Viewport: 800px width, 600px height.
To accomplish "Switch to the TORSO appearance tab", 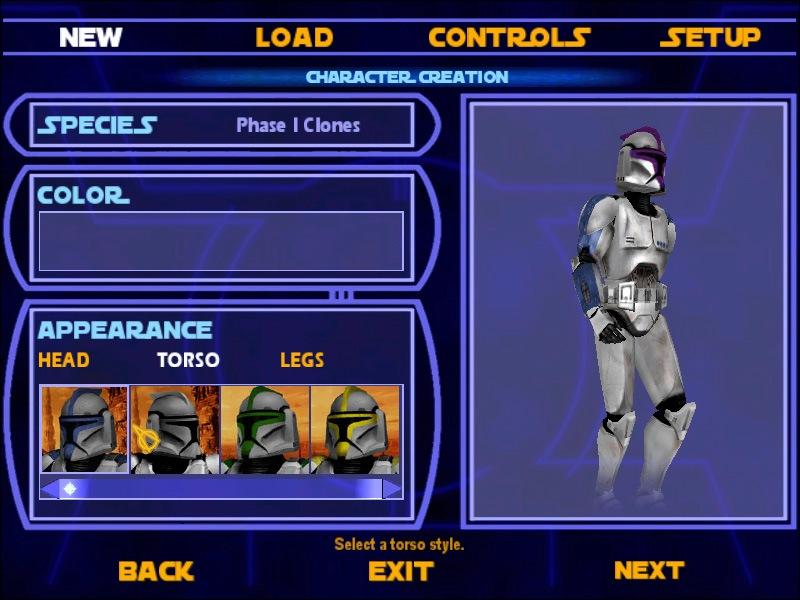I will [x=188, y=360].
